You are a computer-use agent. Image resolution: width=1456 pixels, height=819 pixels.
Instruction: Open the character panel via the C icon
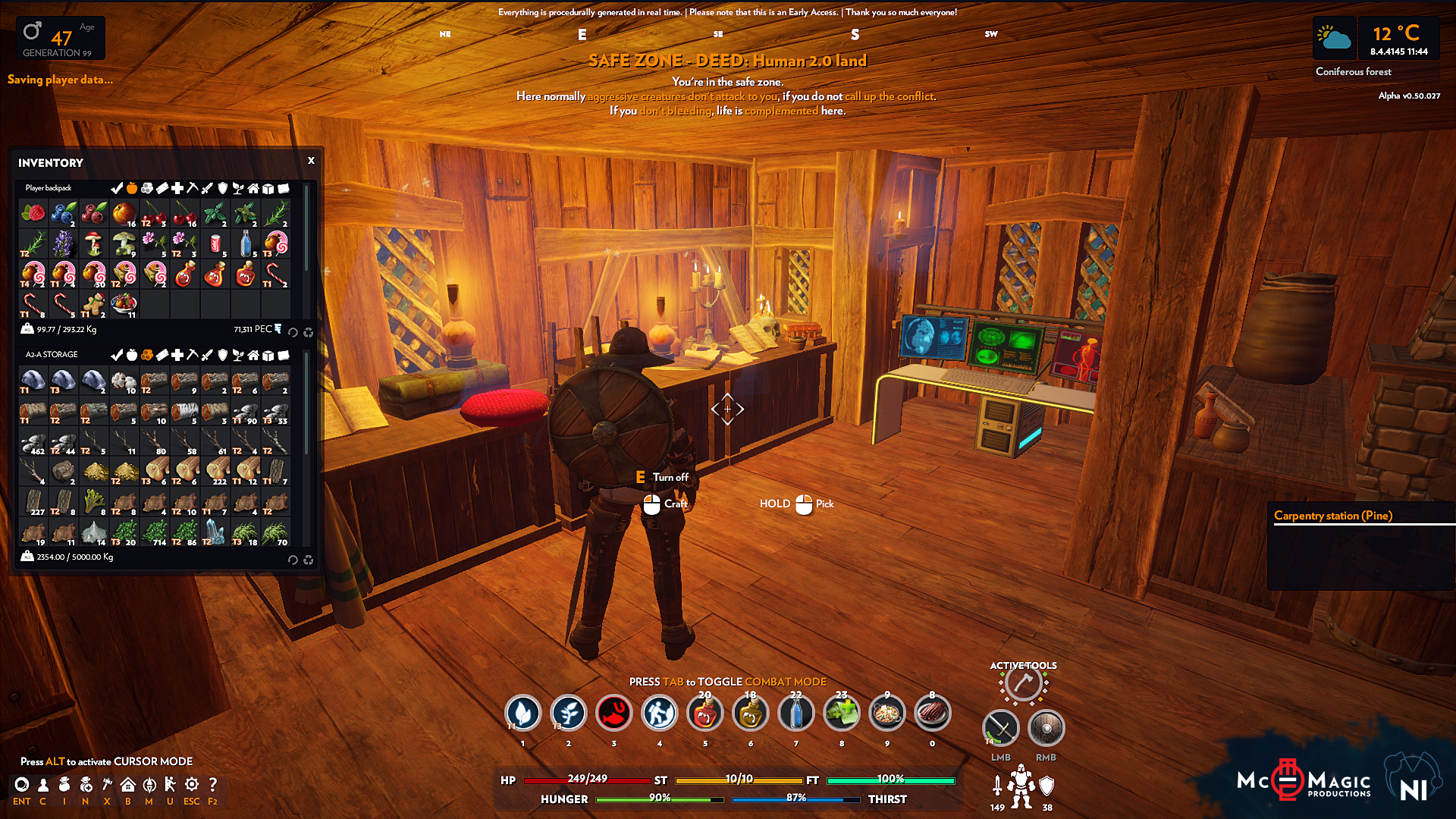(x=43, y=784)
